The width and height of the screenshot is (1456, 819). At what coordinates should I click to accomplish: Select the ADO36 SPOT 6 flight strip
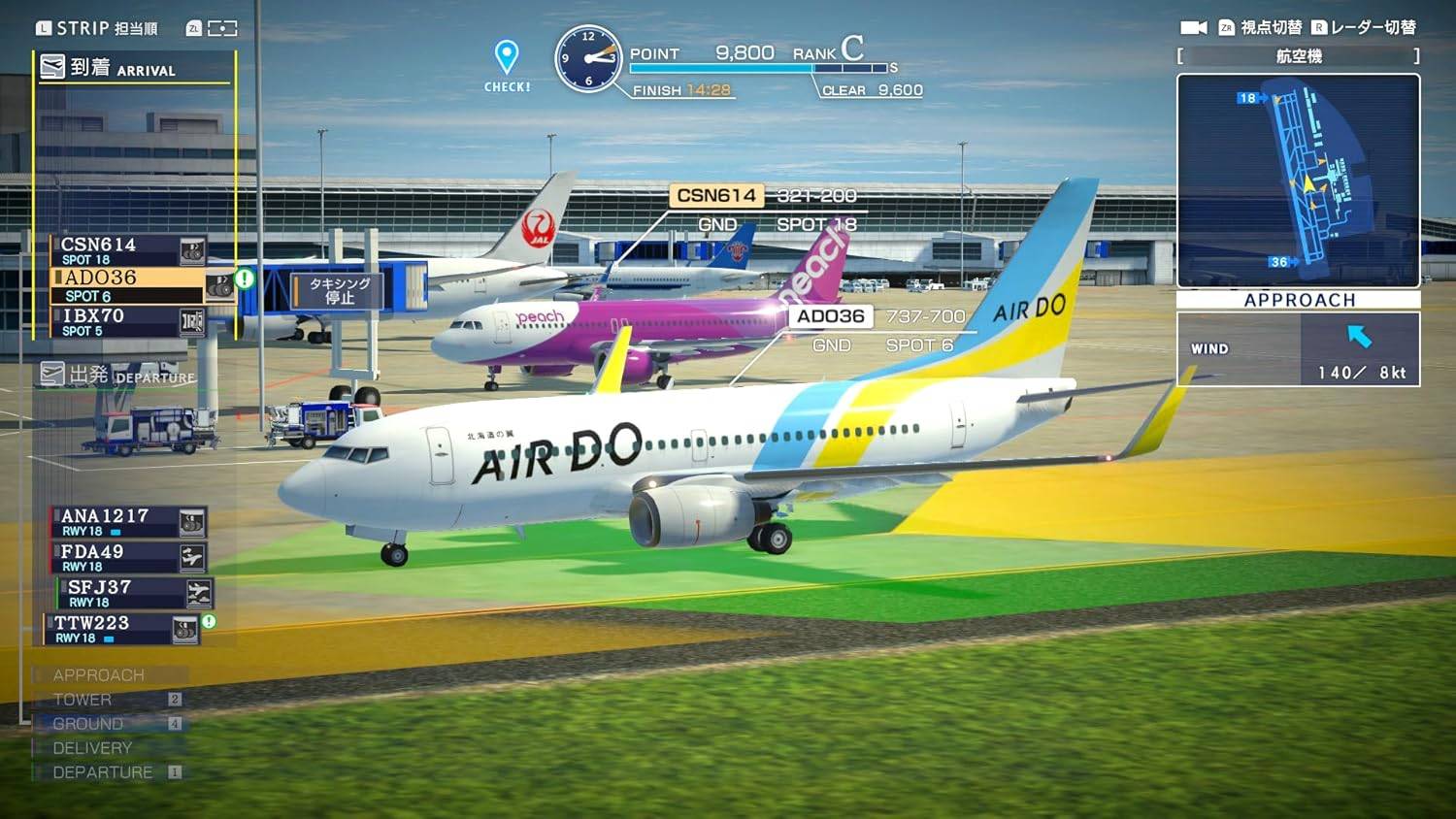click(x=116, y=283)
